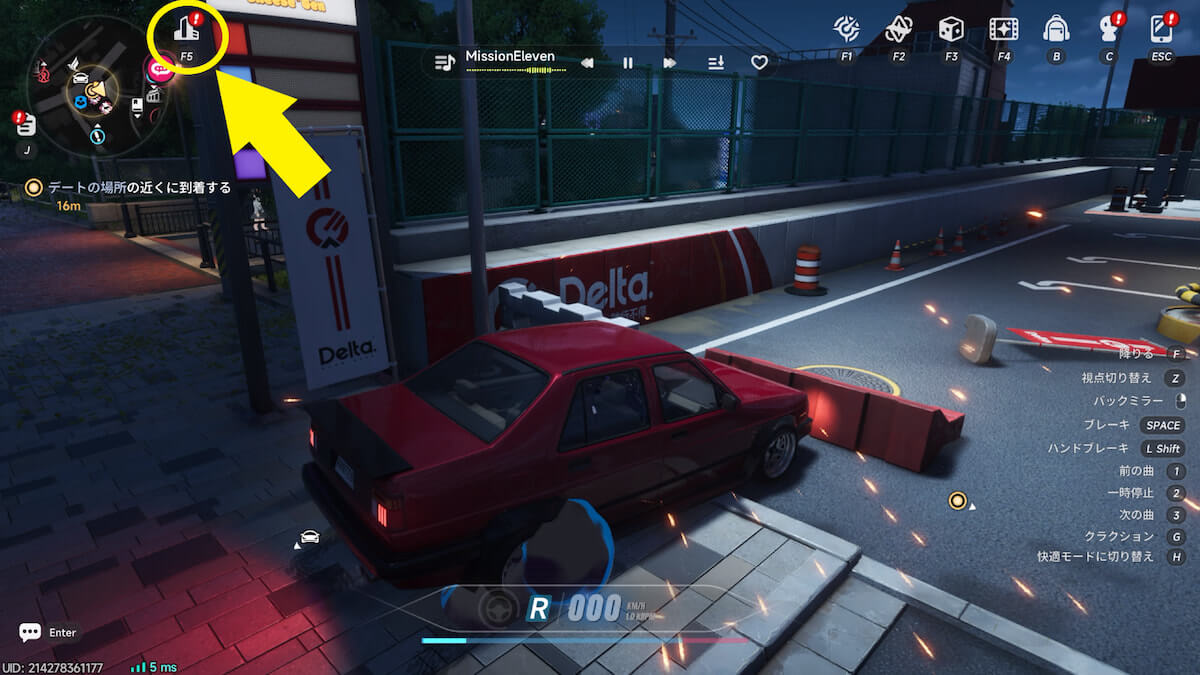
Task: Open the city building menu icon
Action: 186,29
